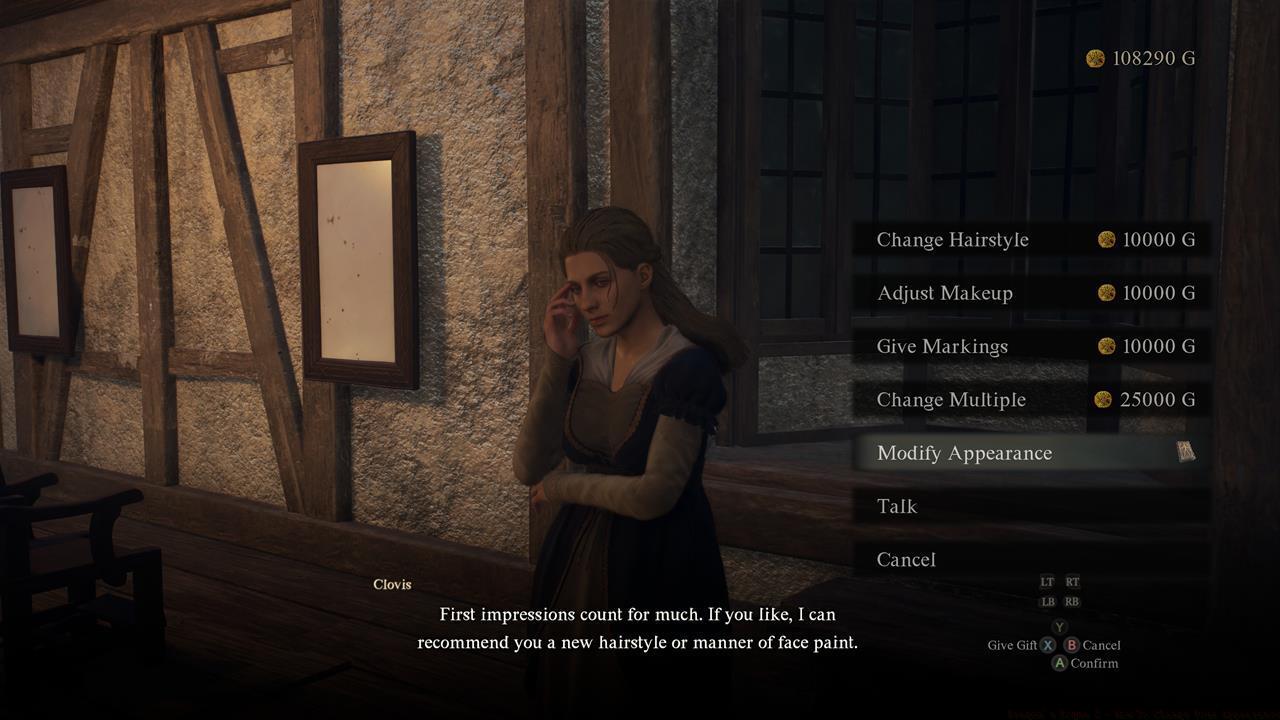Click the X button icon next to Give Gift
The image size is (1280, 720).
click(1049, 645)
